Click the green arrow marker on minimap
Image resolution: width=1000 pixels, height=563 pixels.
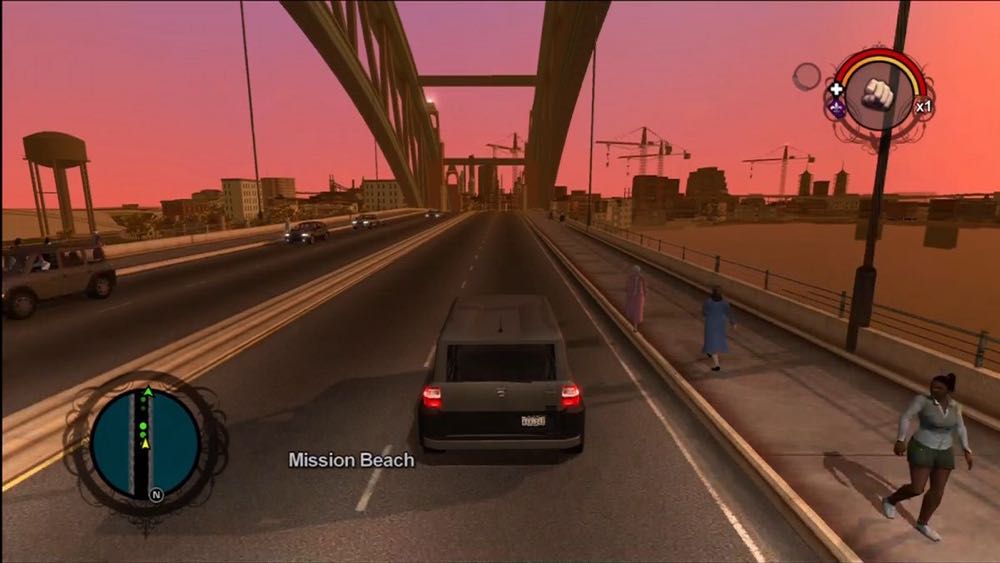coord(148,392)
